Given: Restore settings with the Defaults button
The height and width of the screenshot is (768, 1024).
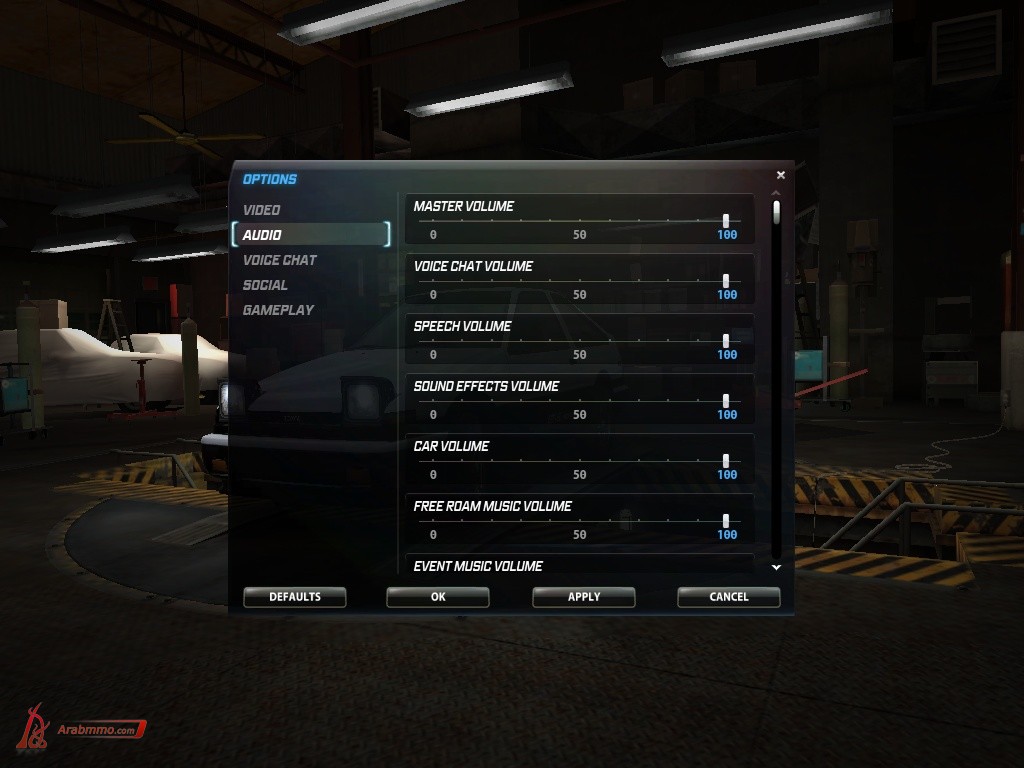Looking at the screenshot, I should [x=295, y=597].
